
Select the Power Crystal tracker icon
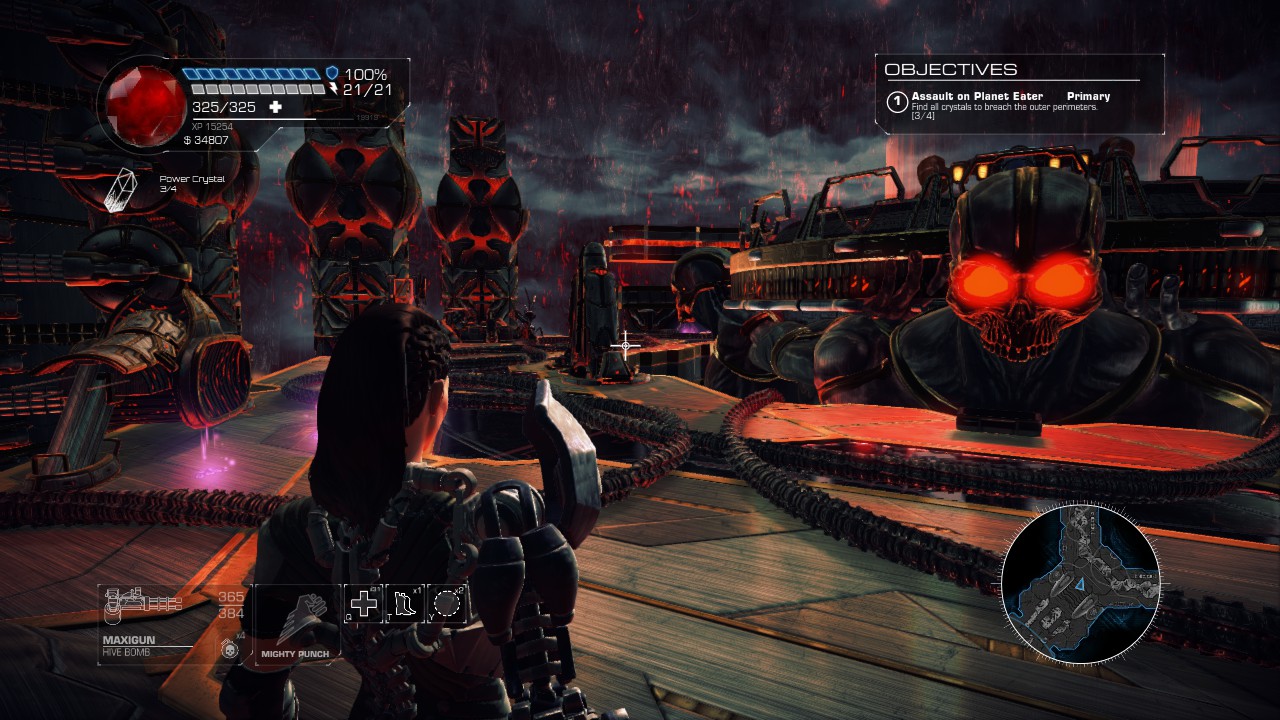click(x=120, y=189)
